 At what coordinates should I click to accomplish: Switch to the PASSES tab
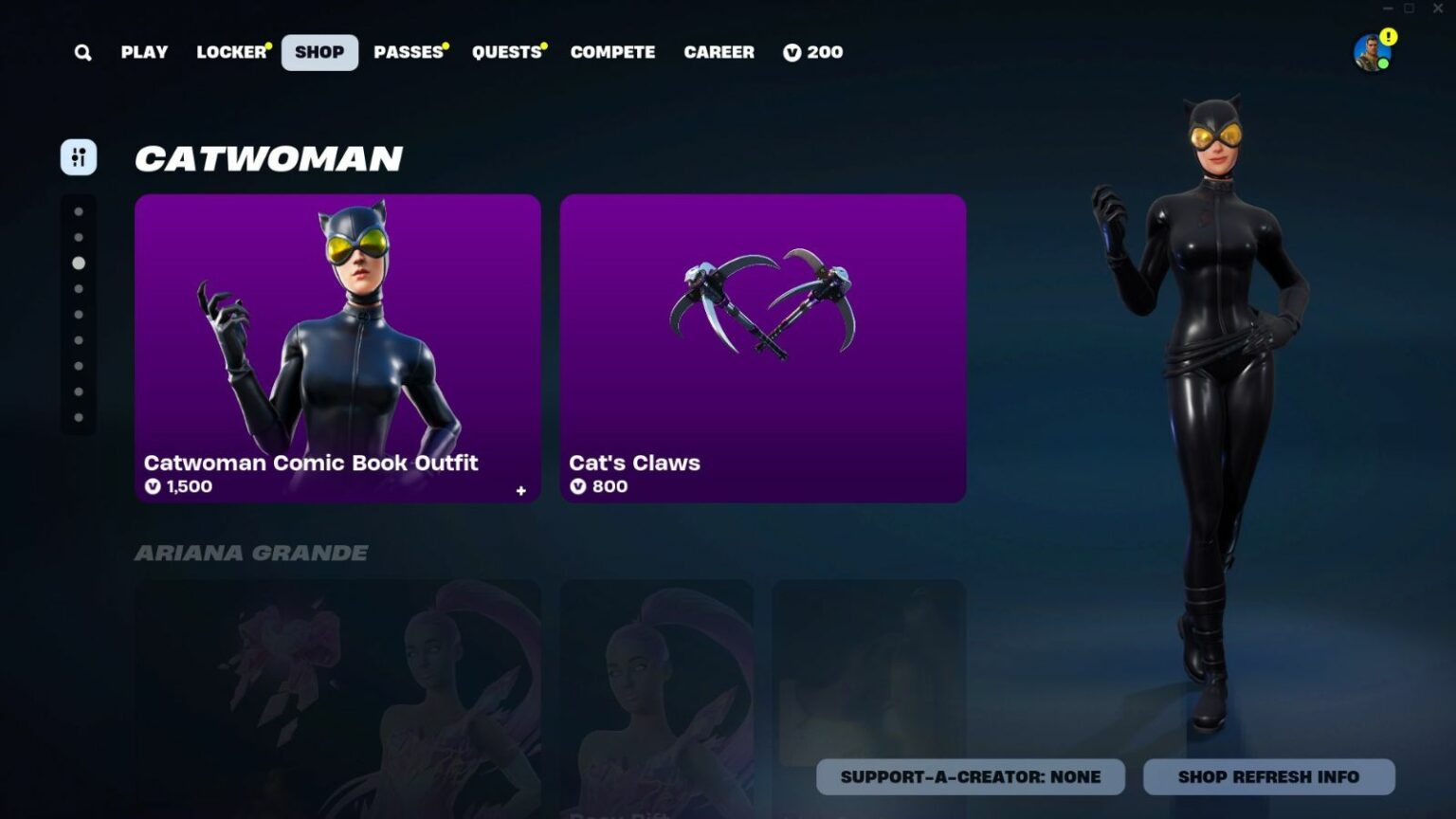tap(409, 52)
